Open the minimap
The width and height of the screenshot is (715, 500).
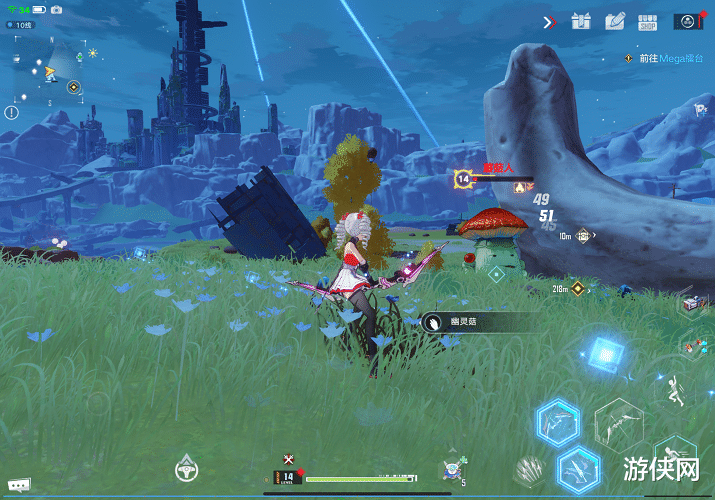[45, 70]
